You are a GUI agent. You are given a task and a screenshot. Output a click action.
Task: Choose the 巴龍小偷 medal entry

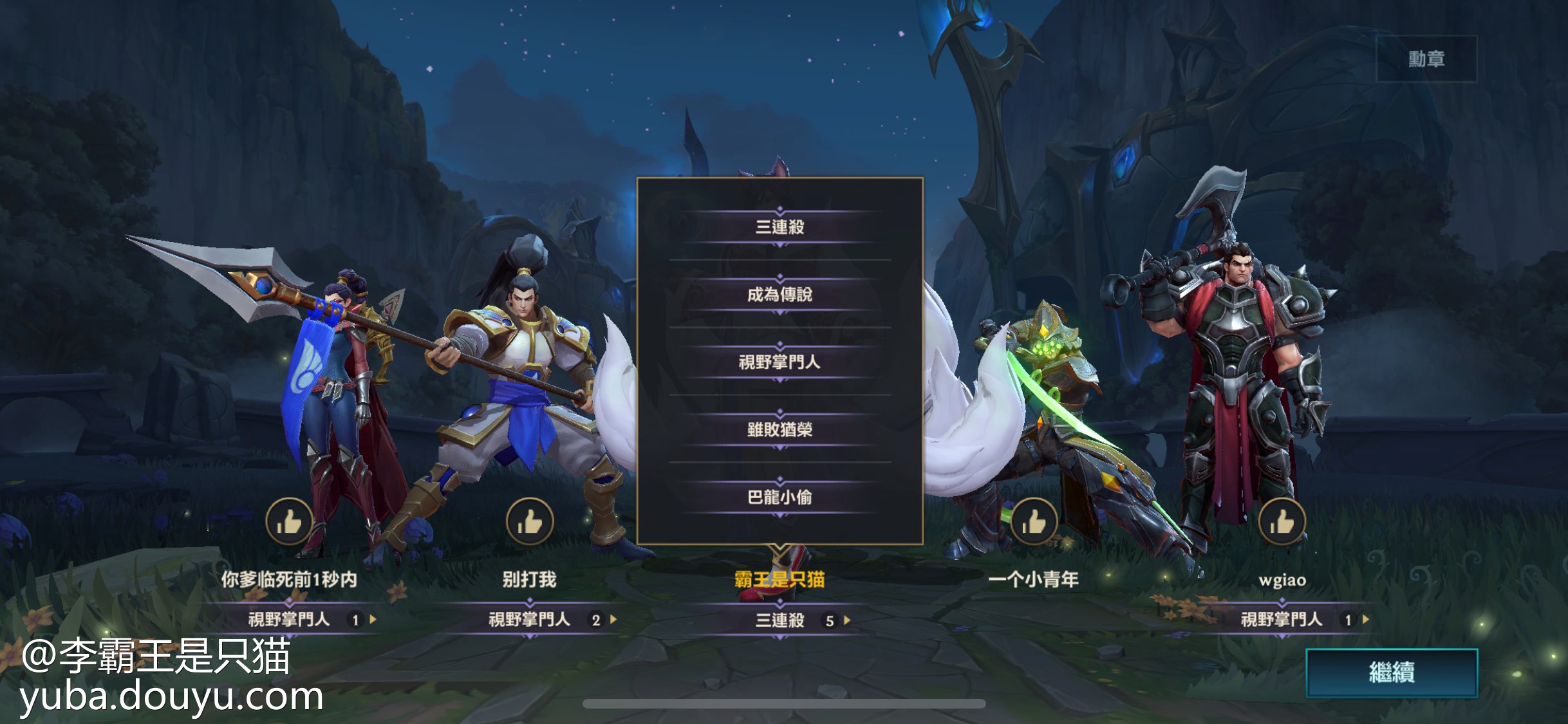779,497
